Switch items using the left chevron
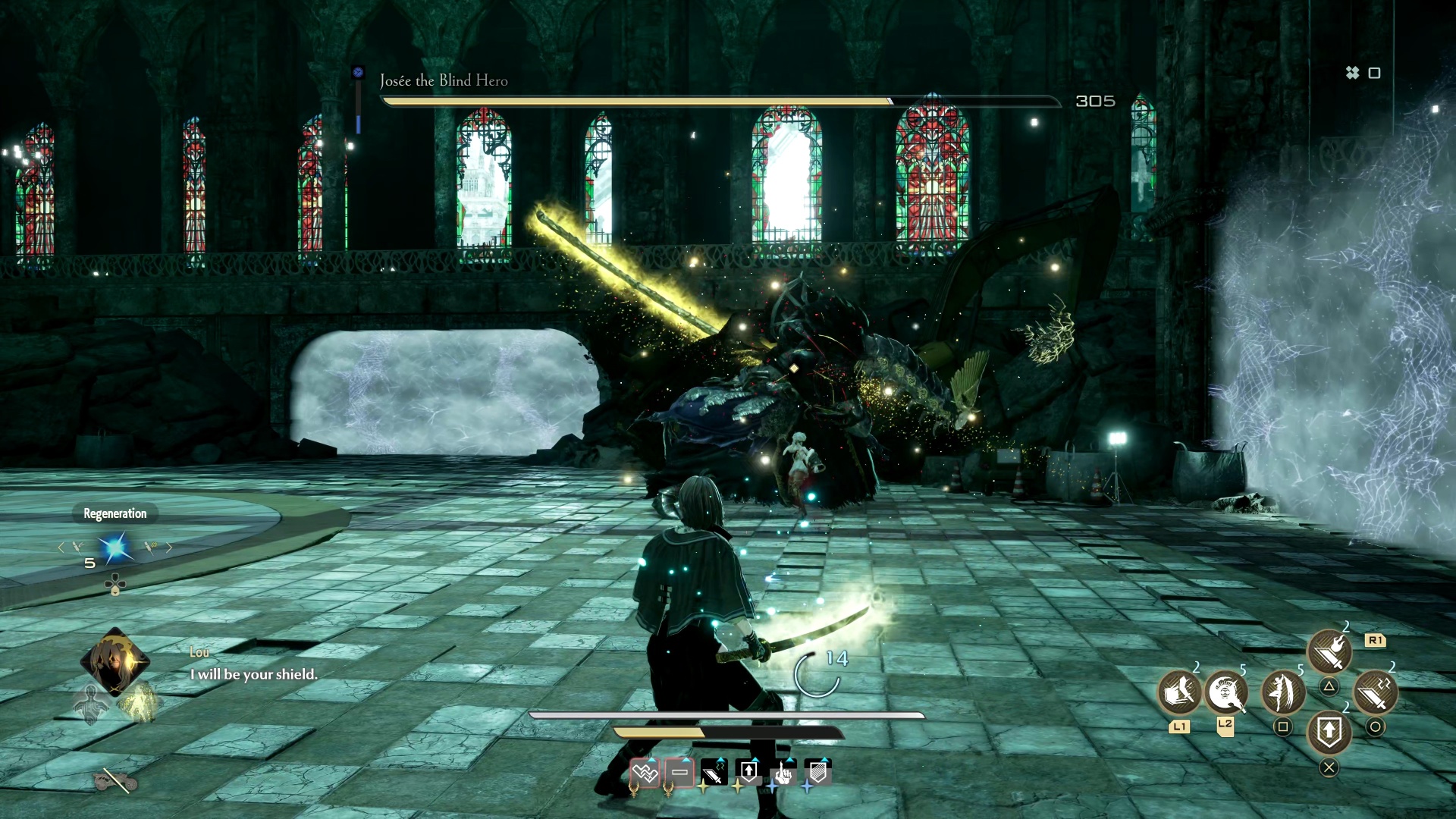1456x819 pixels. (61, 547)
